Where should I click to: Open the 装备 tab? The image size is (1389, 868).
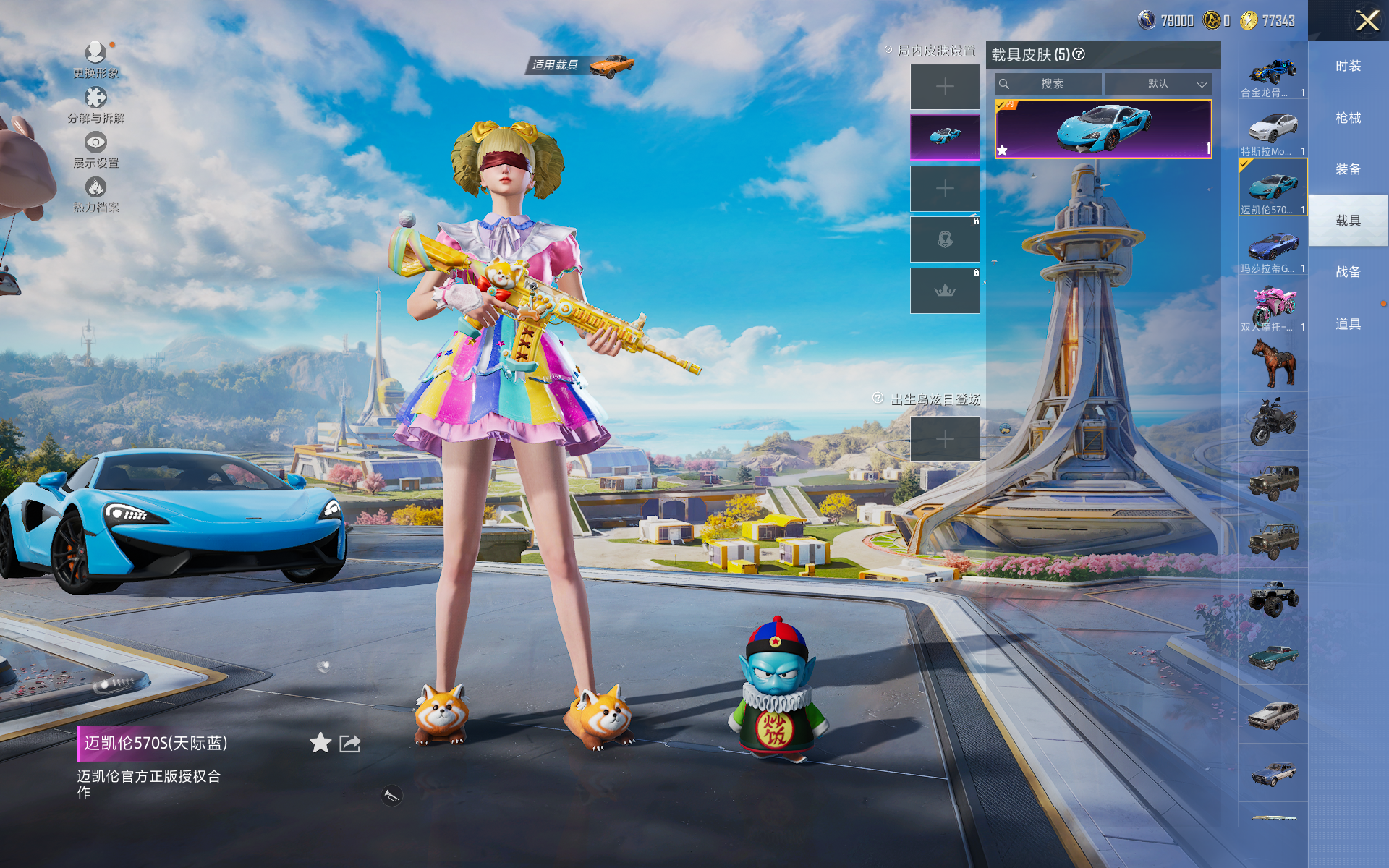[x=1348, y=169]
